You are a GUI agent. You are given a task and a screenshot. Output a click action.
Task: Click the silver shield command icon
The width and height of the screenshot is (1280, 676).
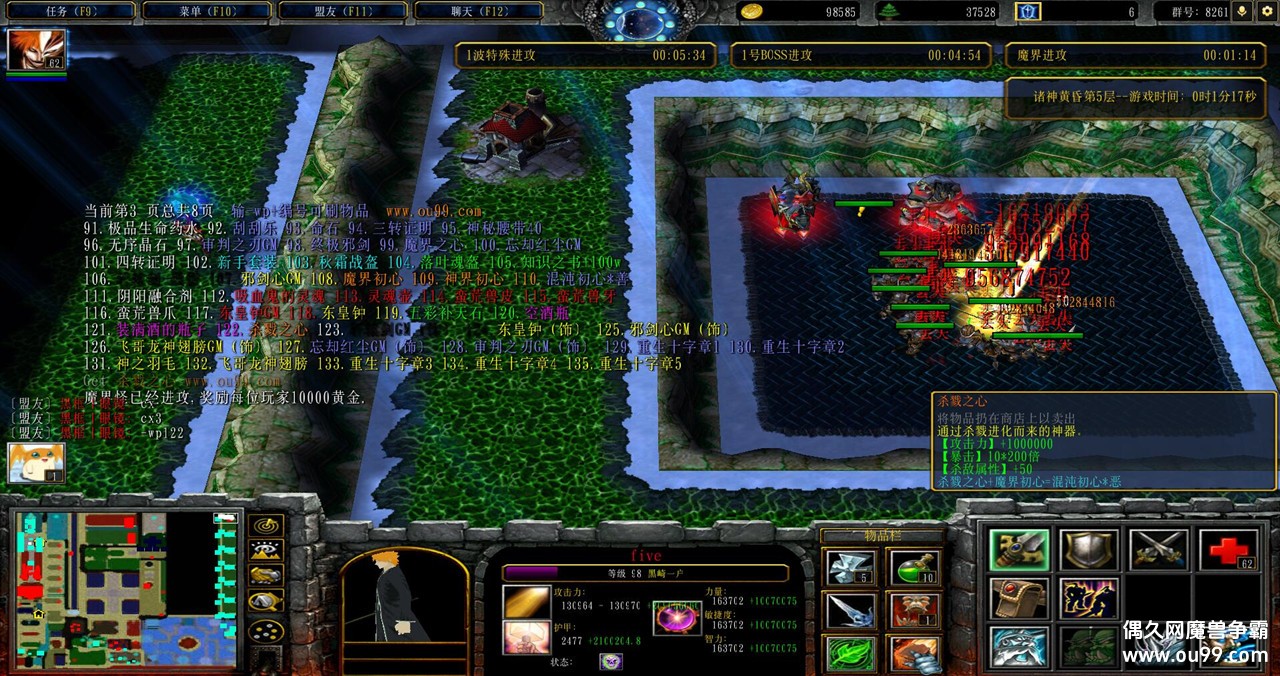coord(1089,550)
